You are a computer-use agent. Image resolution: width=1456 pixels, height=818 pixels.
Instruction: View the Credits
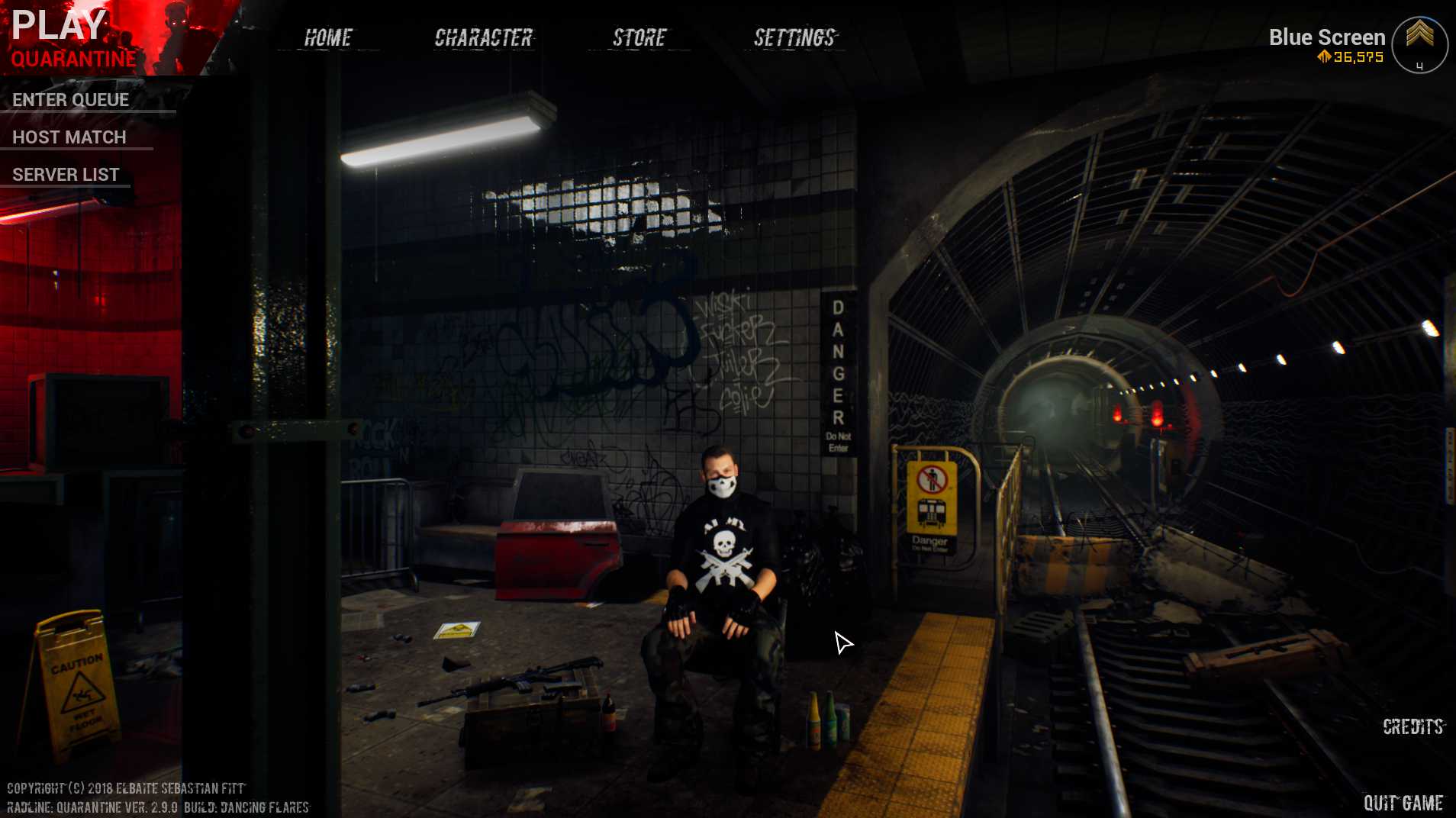click(x=1413, y=726)
